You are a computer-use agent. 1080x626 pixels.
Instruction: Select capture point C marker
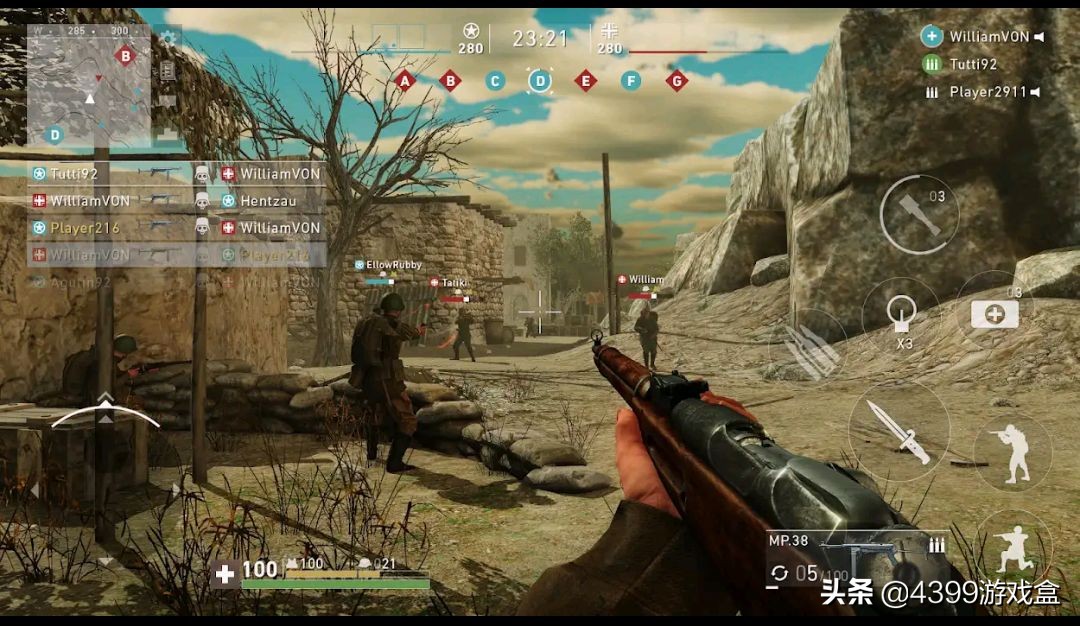(x=495, y=81)
